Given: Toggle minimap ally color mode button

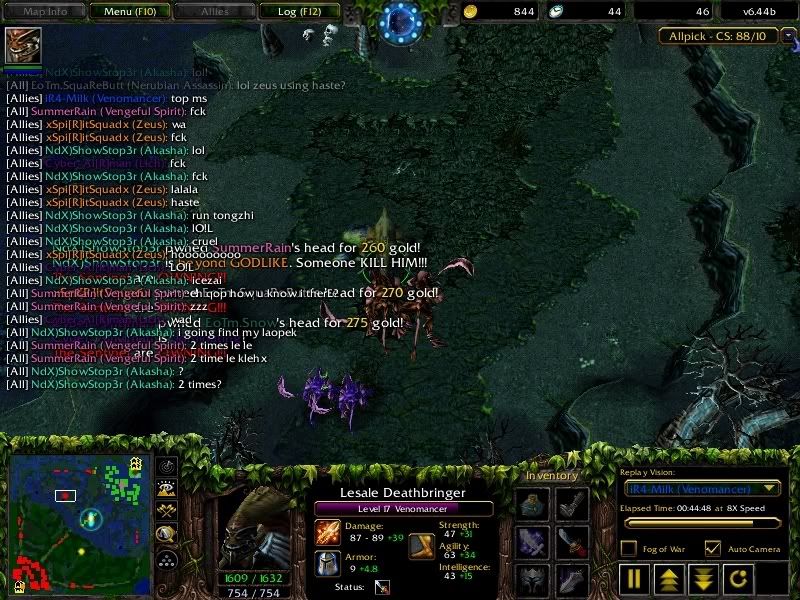Looking at the screenshot, I should pos(167,510).
